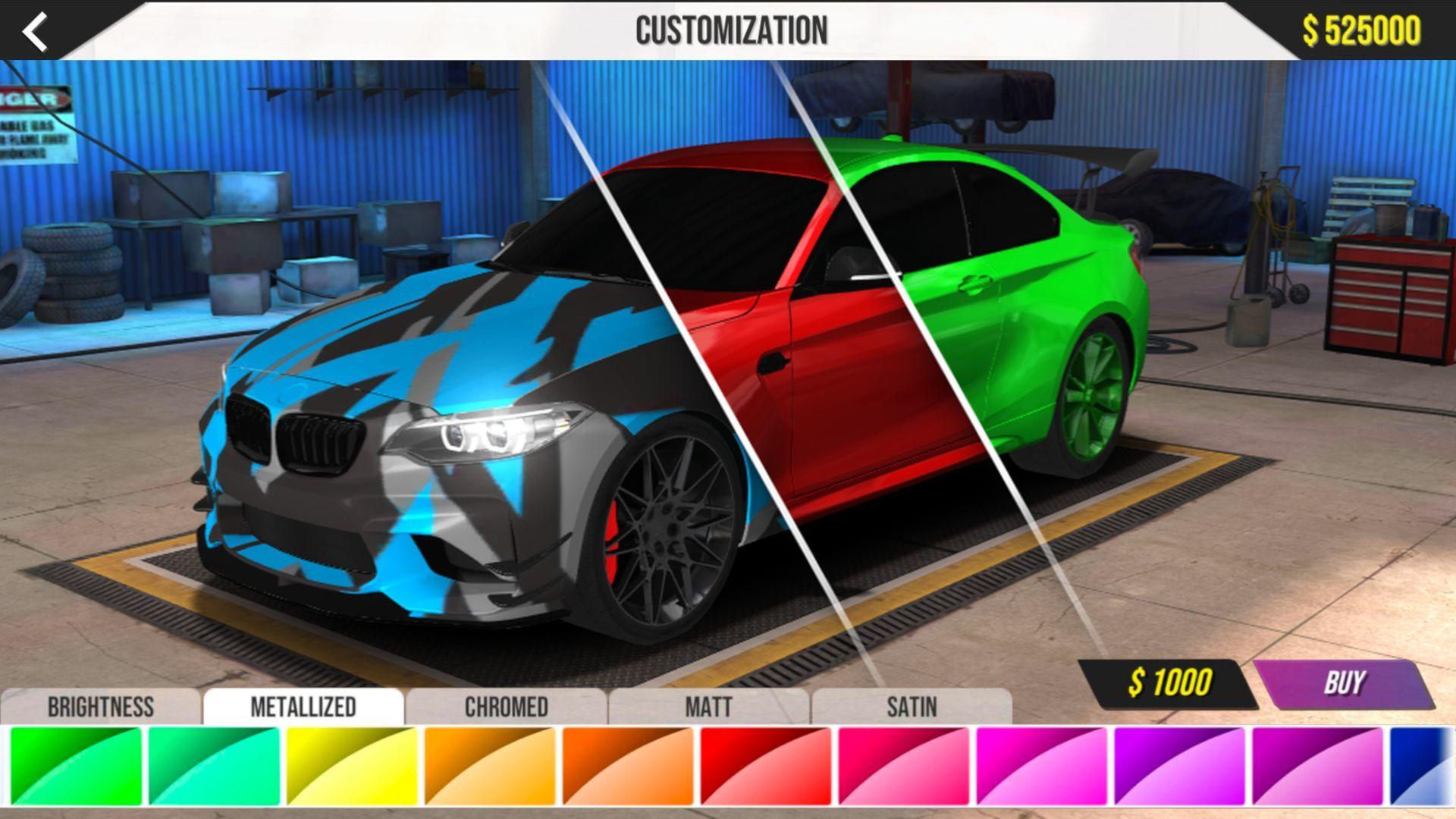
Task: Open the BRIGHTNESS tab
Action: coord(101,707)
